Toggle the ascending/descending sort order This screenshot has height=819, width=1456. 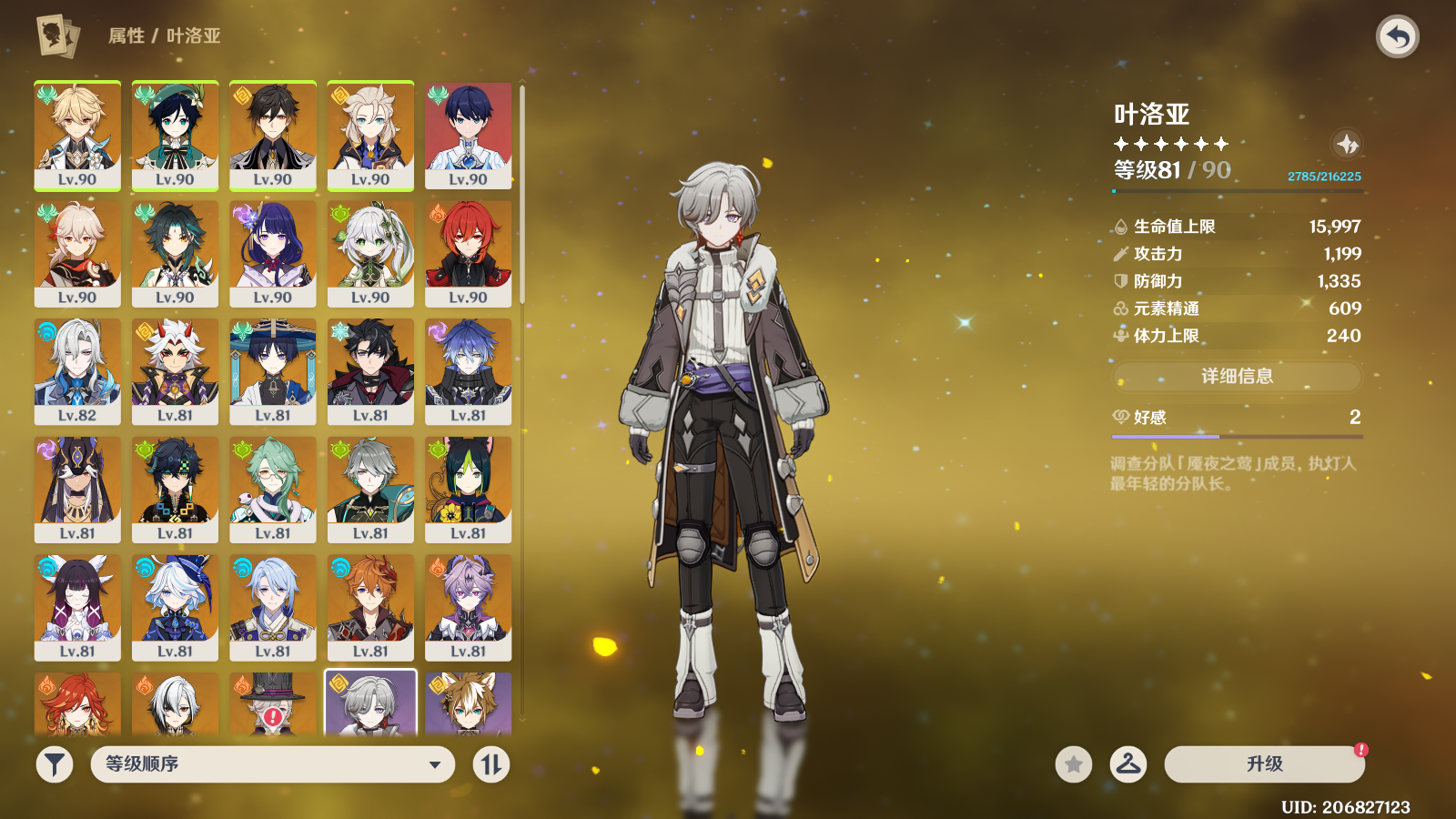[491, 764]
